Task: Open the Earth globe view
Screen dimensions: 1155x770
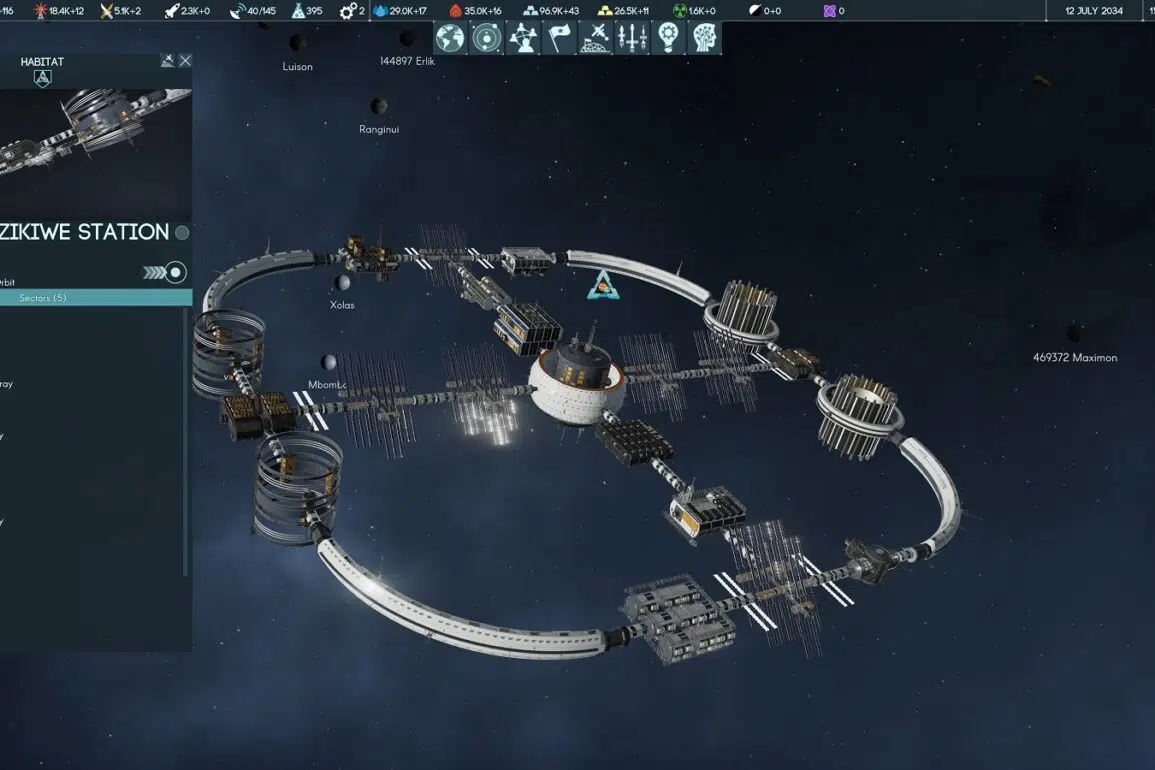Action: [x=450, y=38]
